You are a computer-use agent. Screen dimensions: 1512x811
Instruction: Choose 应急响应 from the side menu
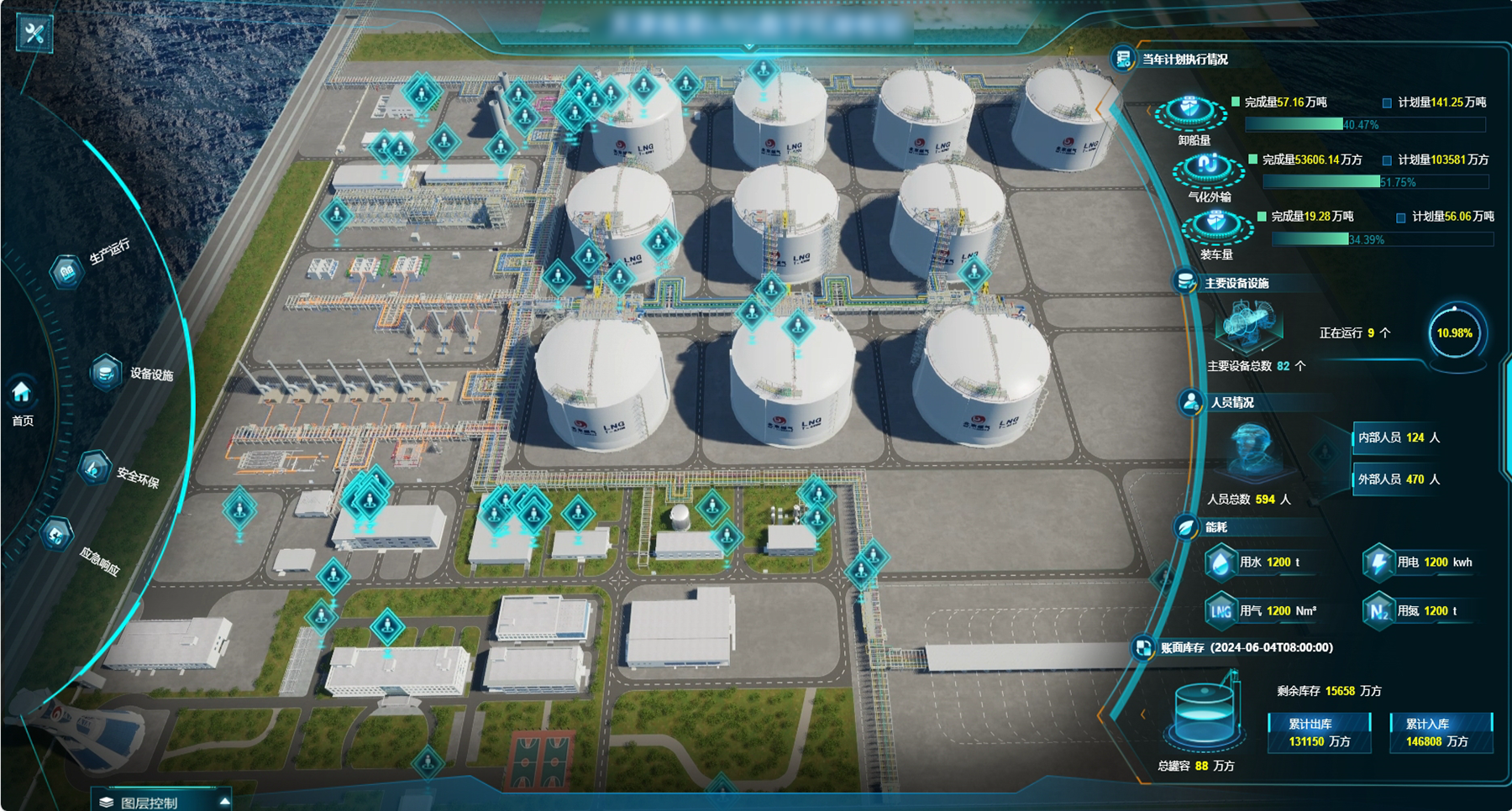[57, 535]
